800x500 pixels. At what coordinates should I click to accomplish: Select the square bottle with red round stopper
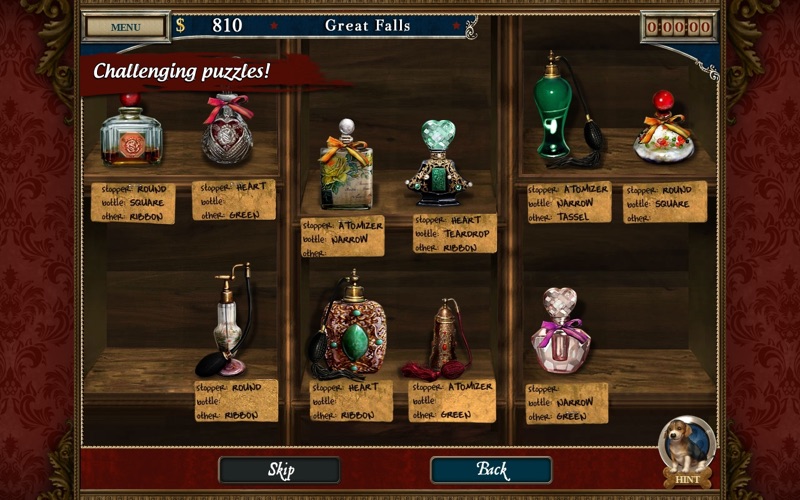click(130, 135)
